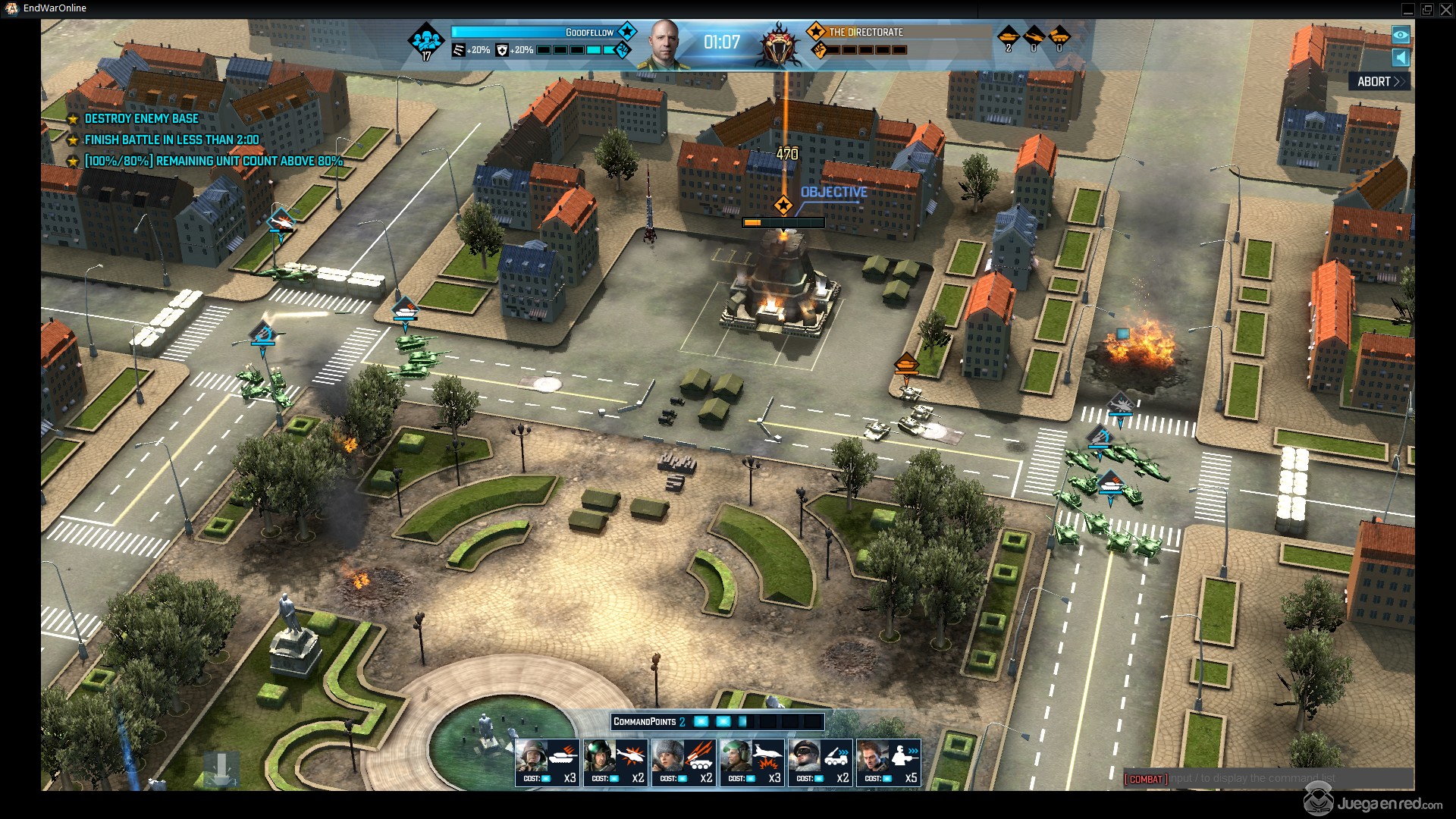The height and width of the screenshot is (819, 1456).
Task: Call in the jet airstrike card
Action: [752, 762]
